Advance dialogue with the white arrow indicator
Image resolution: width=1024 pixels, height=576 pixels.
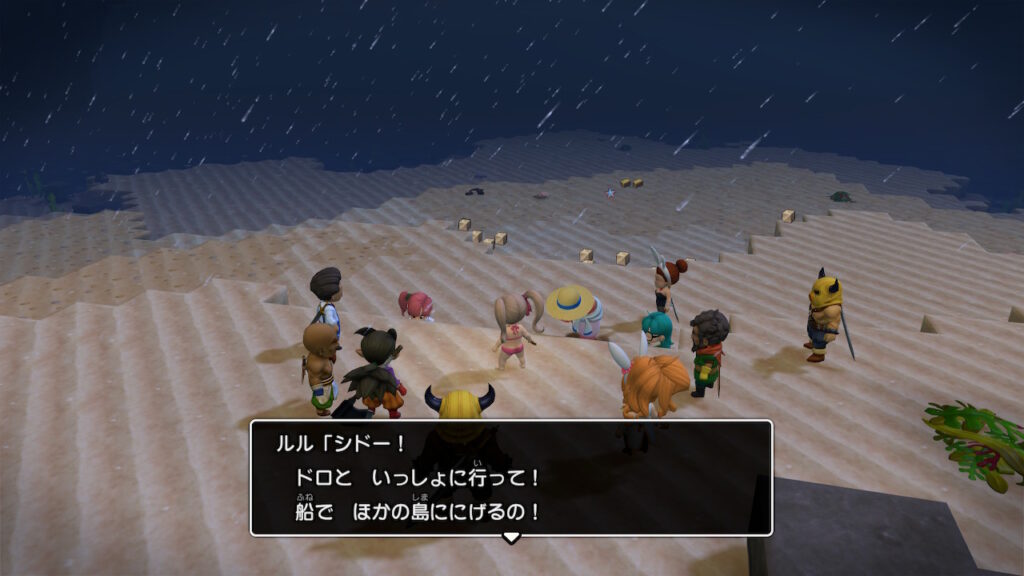click(x=511, y=538)
